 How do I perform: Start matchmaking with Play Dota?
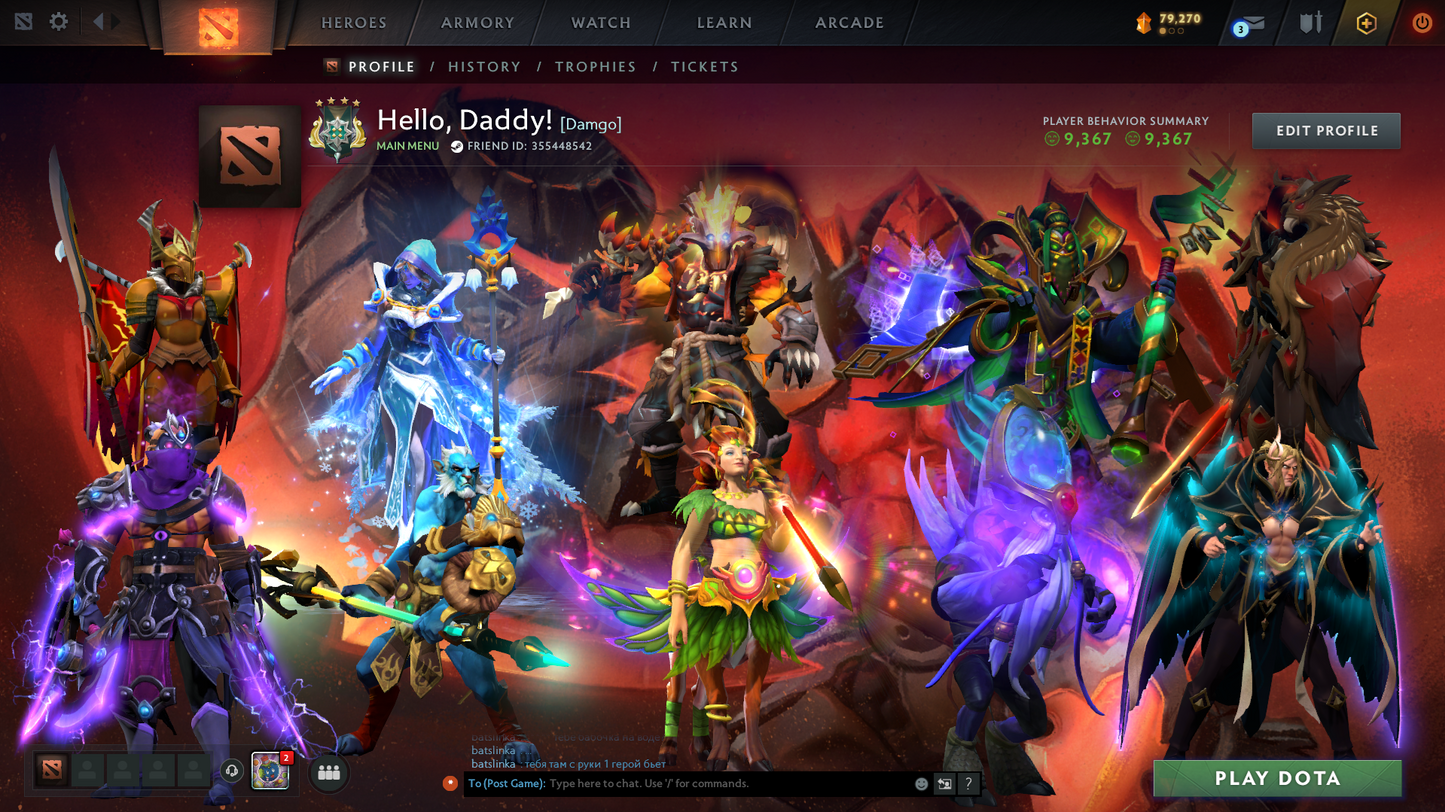tap(1277, 778)
